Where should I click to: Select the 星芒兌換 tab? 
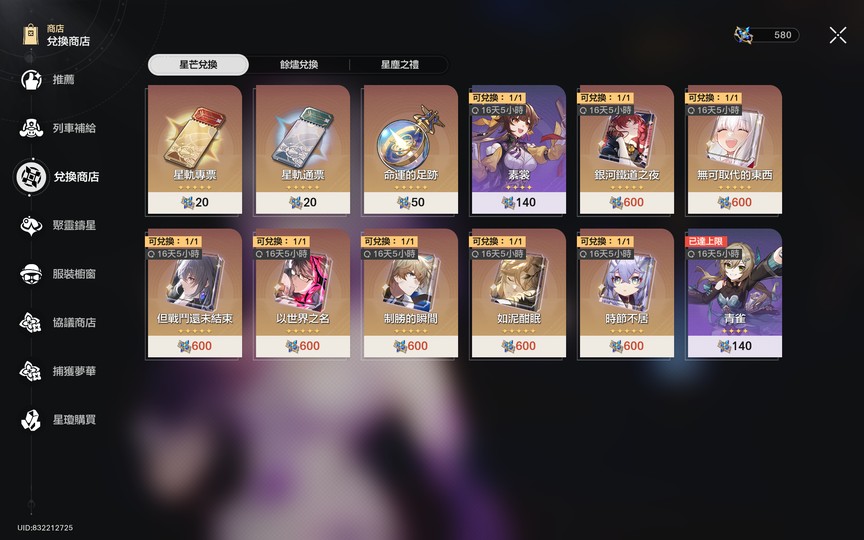[x=198, y=65]
